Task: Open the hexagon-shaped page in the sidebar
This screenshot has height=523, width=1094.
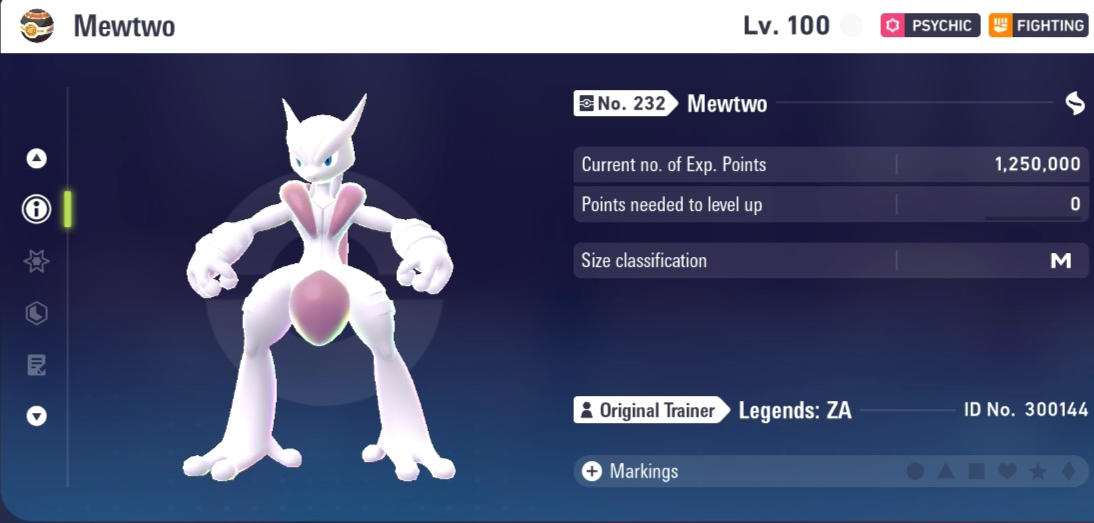Action: (x=37, y=314)
